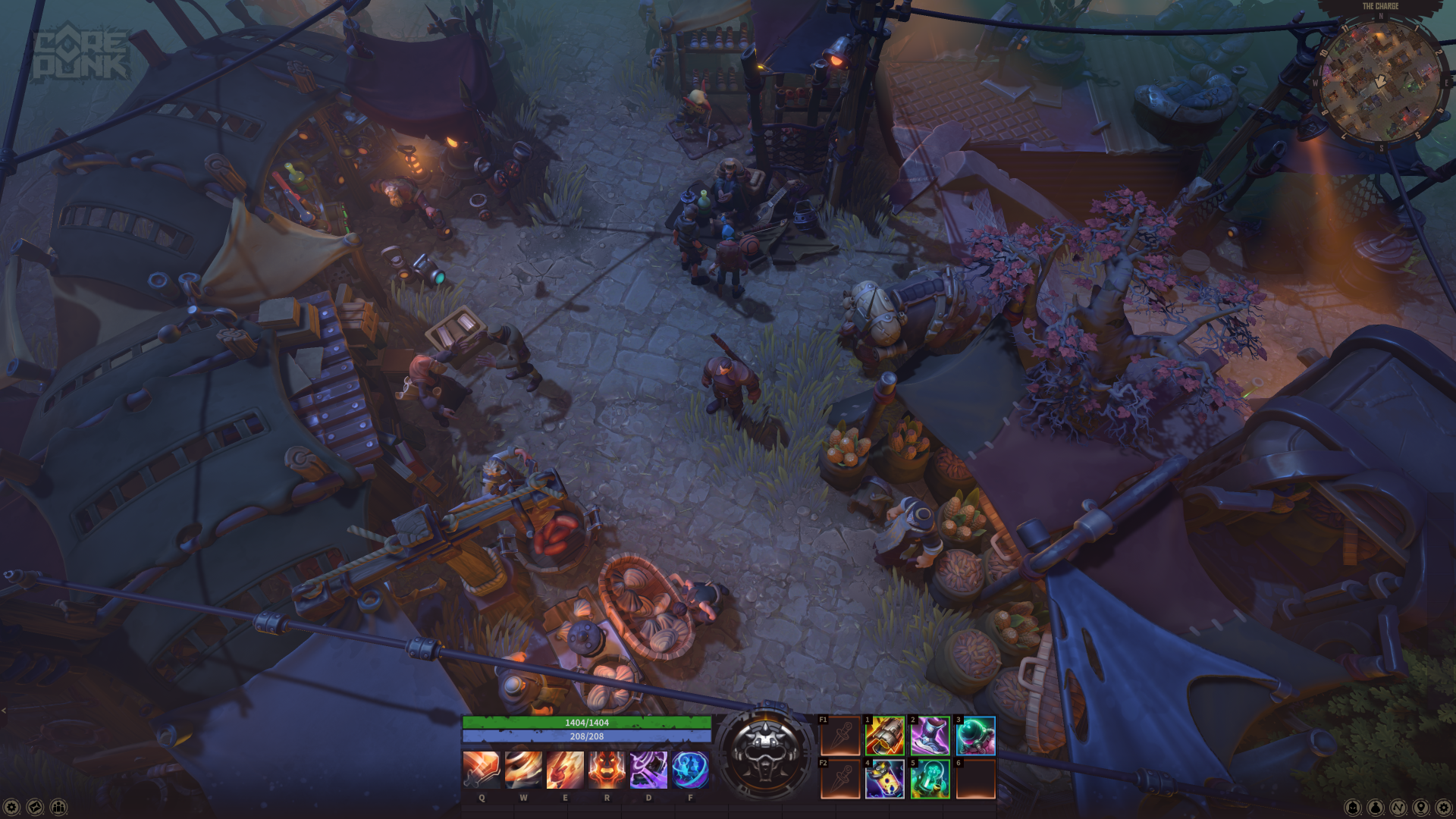The width and height of the screenshot is (1456, 819).
Task: Use the gauntlet item in slot 1
Action: 885,736
